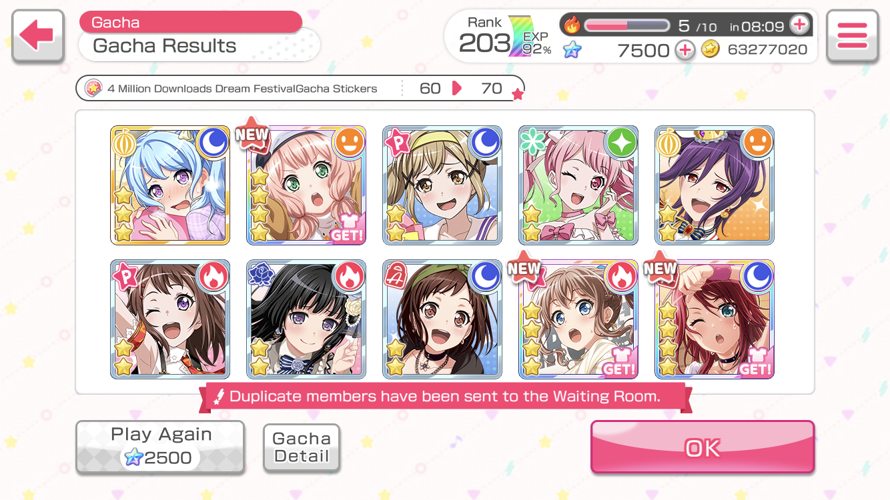Image resolution: width=890 pixels, height=500 pixels.
Task: Go back with the pink arrow button
Action: click(38, 37)
